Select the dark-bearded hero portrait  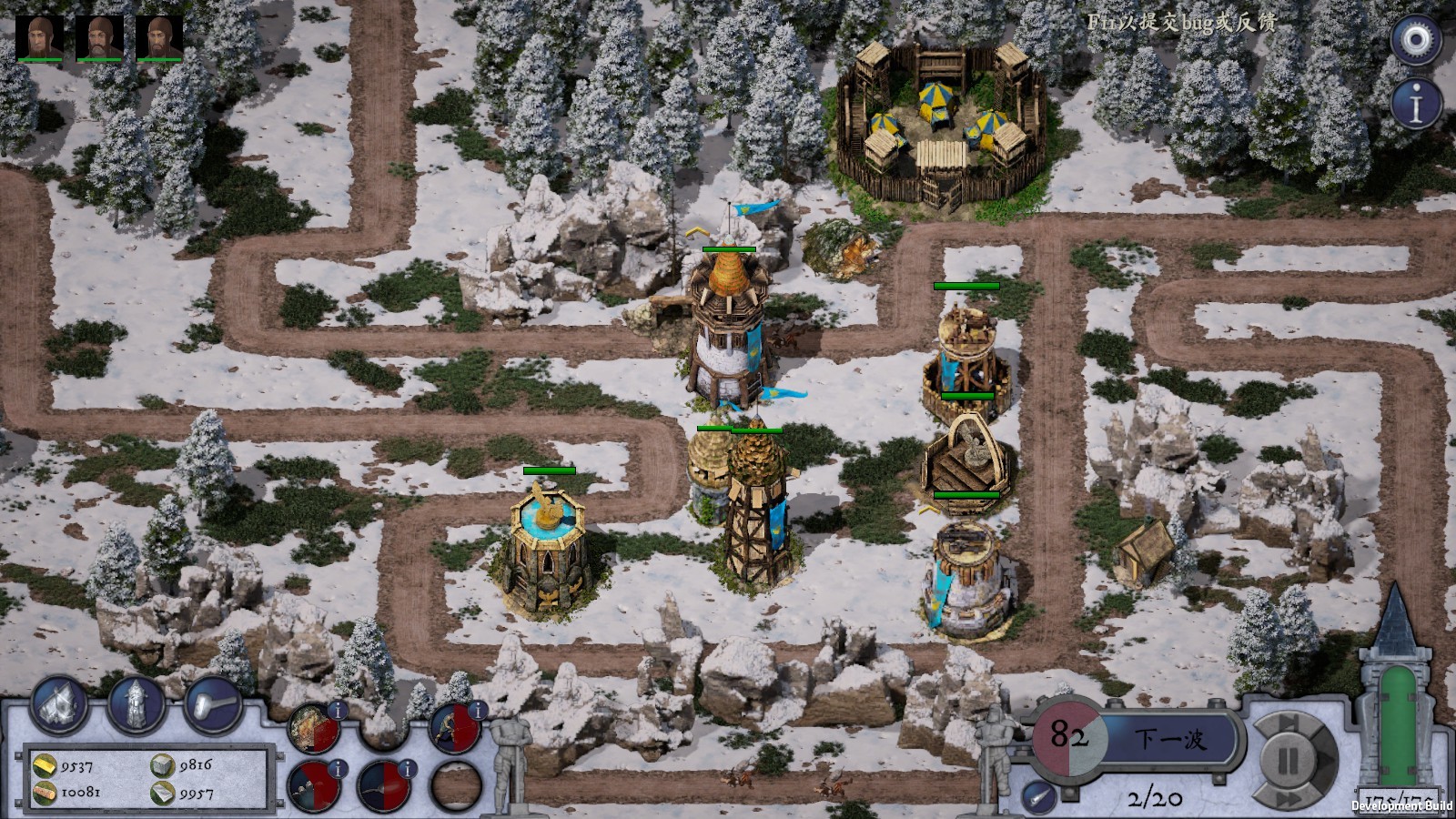pos(159,37)
